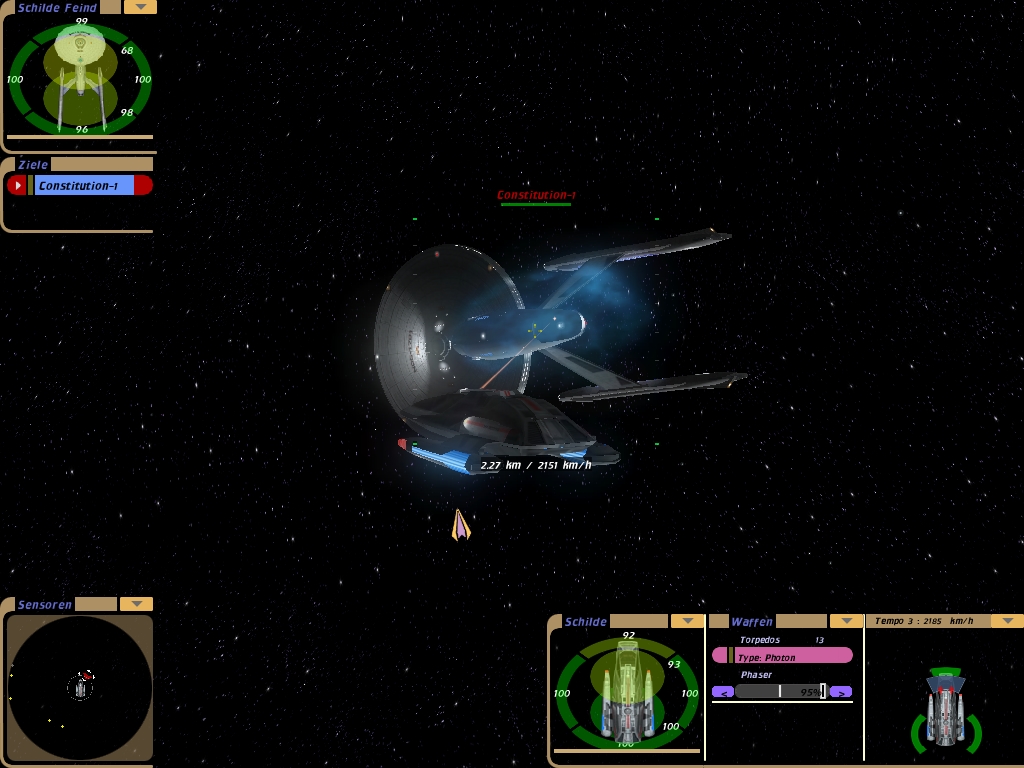Toggle the Schilde panel dropdown arrow
The height and width of the screenshot is (768, 1024).
[687, 621]
